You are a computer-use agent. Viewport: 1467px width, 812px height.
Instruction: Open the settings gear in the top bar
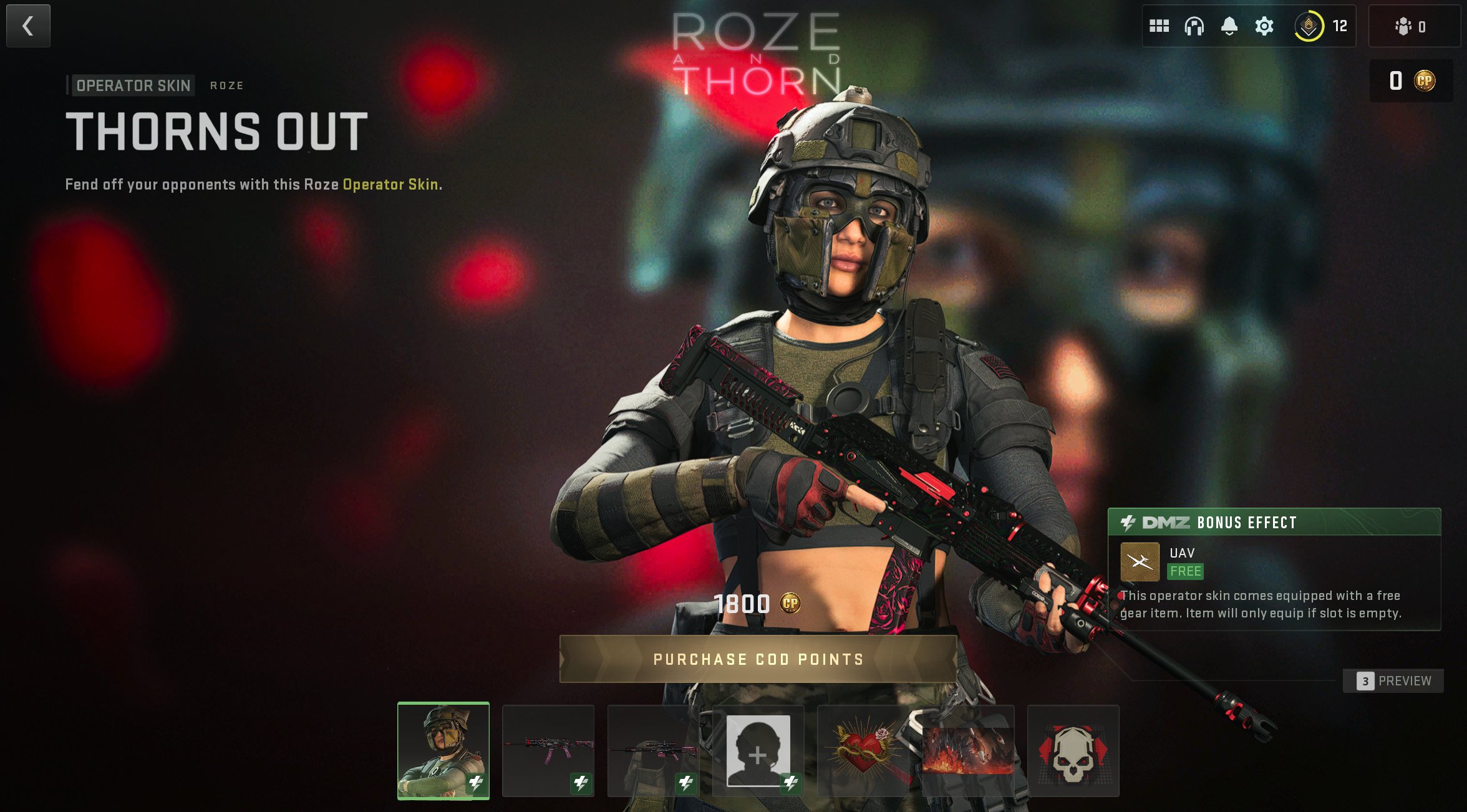(1265, 26)
